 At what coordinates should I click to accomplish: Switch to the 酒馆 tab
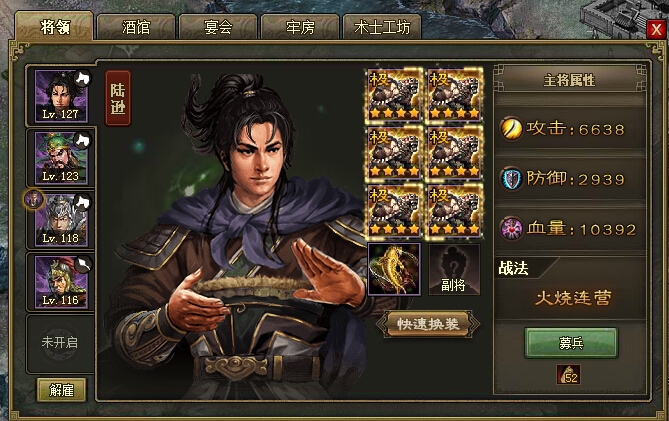pos(136,27)
